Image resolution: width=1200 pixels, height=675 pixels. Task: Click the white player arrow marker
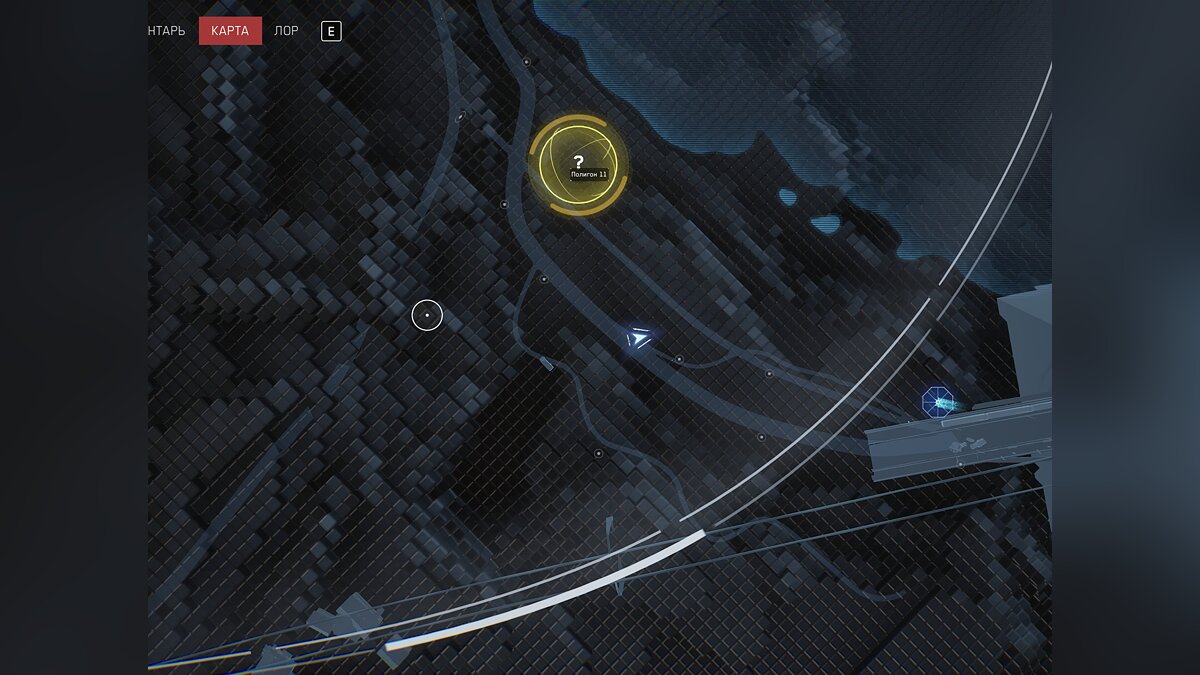638,339
